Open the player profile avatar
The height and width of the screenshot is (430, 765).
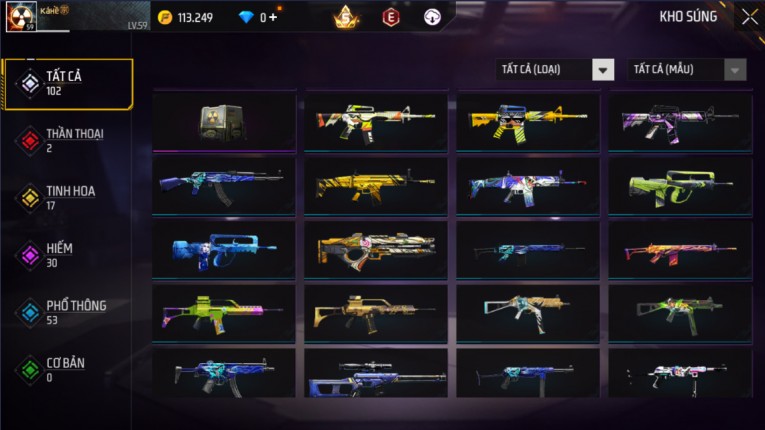coord(21,16)
